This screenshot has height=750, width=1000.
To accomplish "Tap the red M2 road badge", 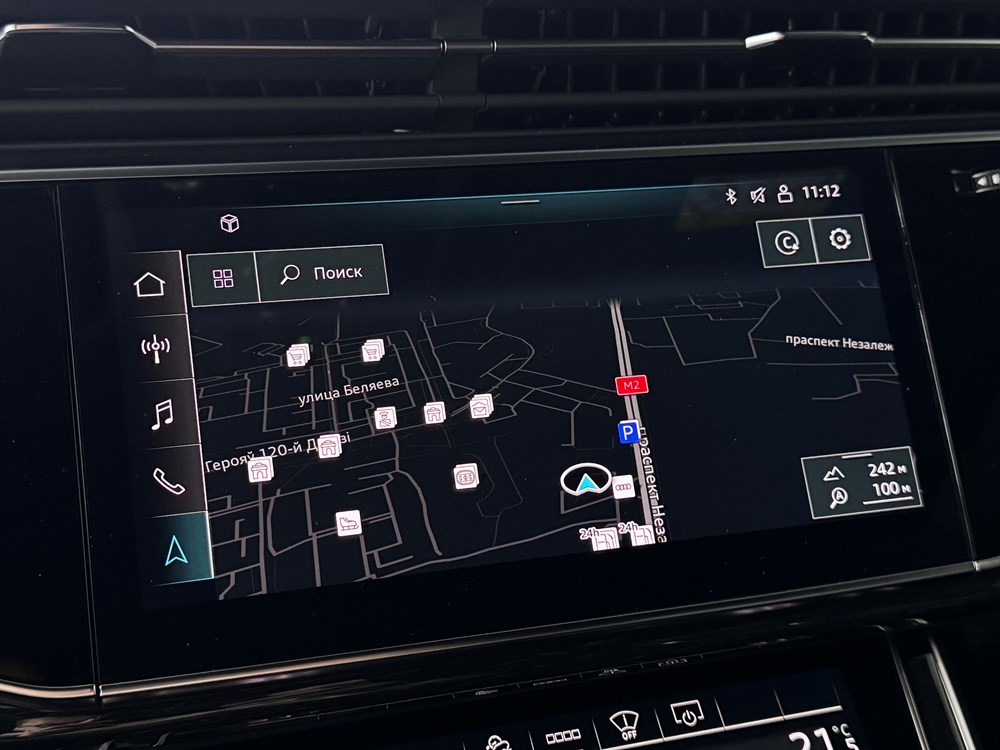I will pos(628,386).
